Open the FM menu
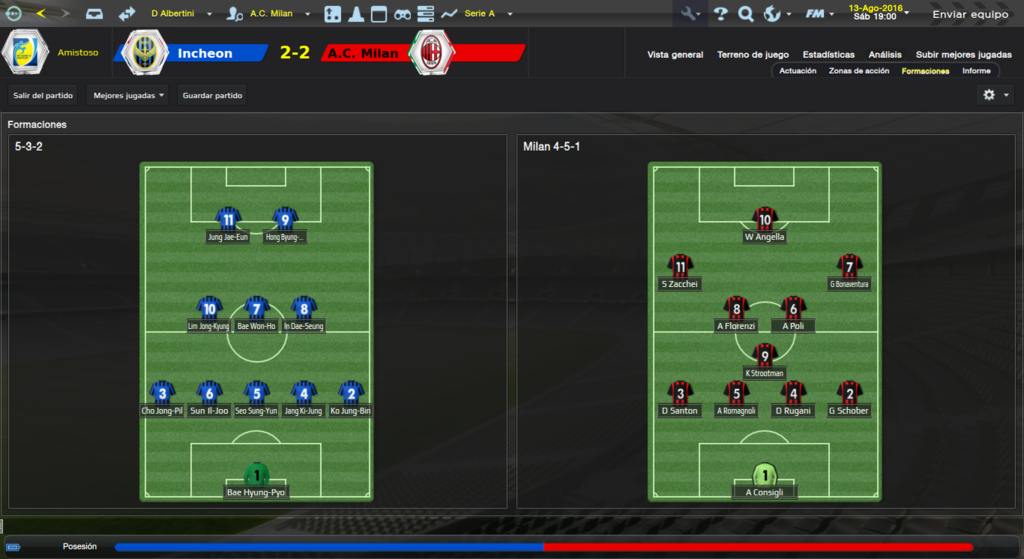1024x559 pixels. tap(820, 14)
